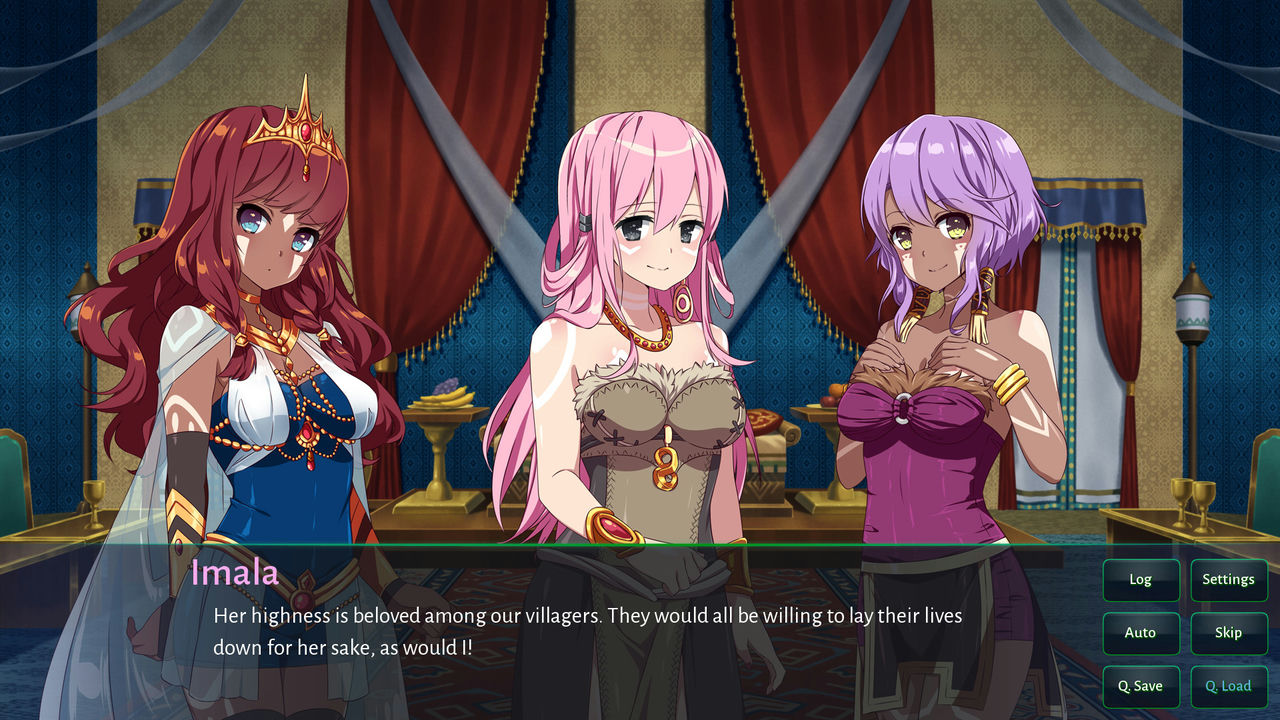Enable Auto-play mode
This screenshot has width=1280, height=720.
[1141, 633]
